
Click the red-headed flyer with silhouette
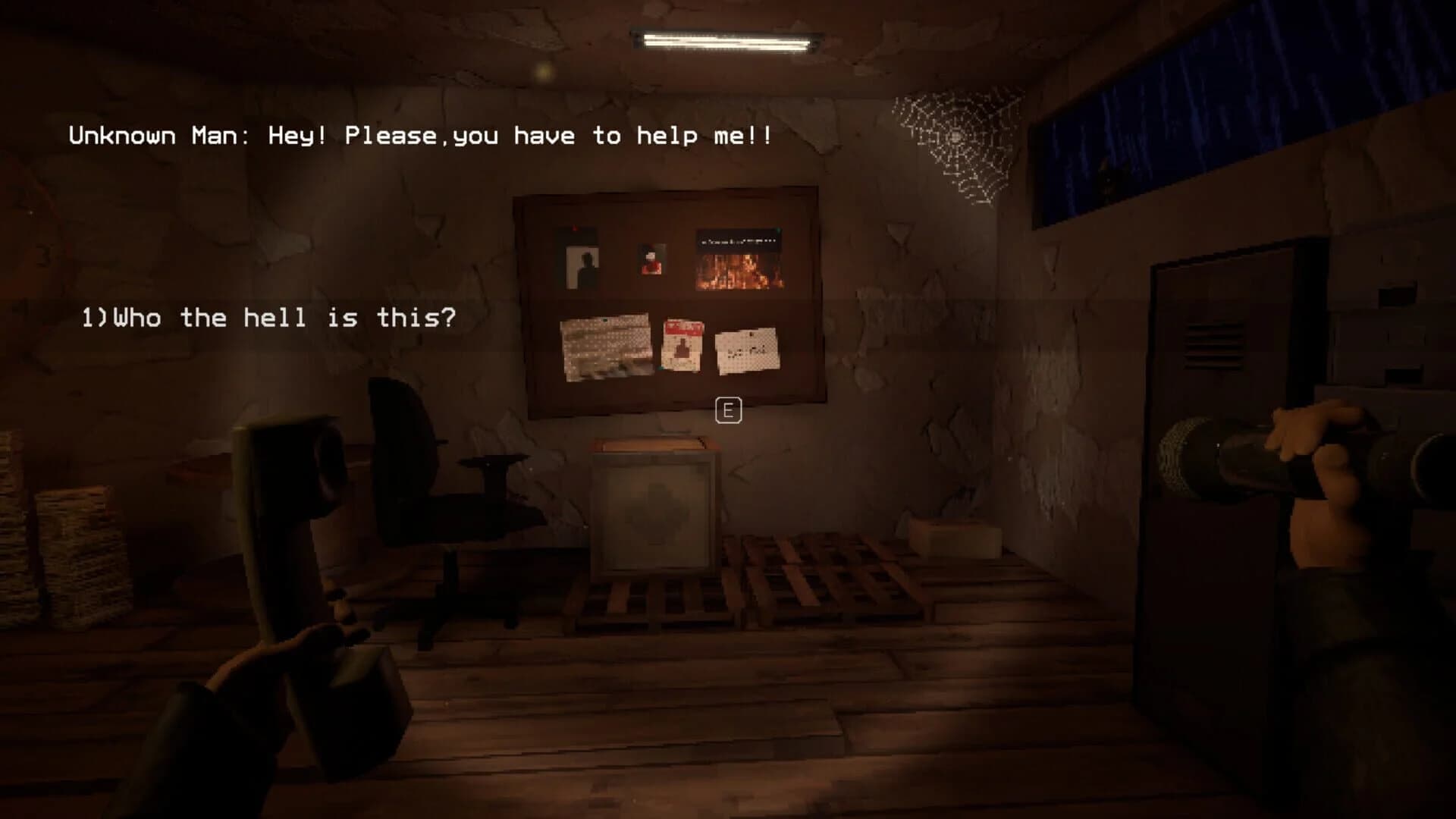pyautogui.click(x=682, y=344)
